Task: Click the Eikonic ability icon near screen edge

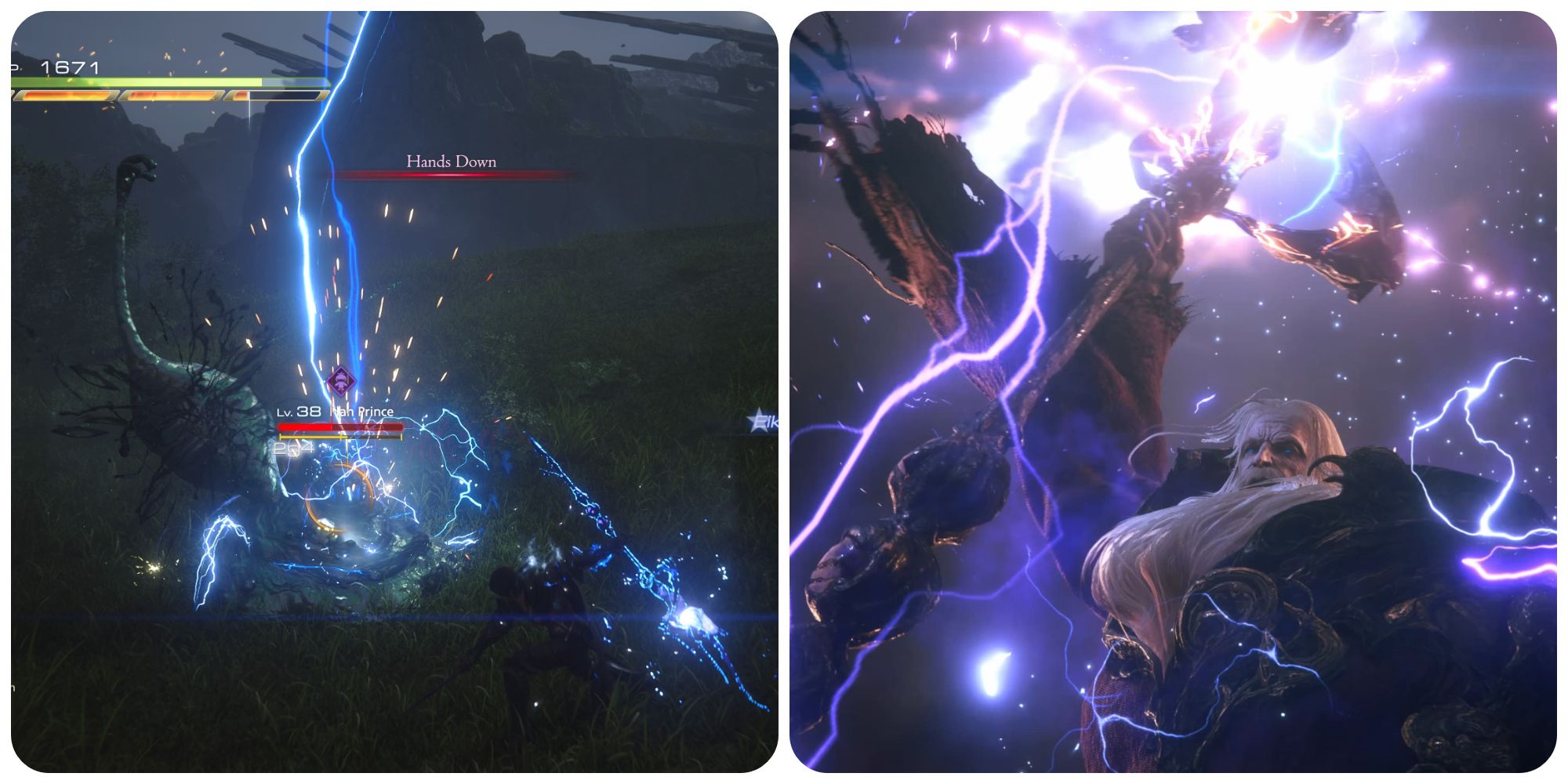Action: coord(757,420)
